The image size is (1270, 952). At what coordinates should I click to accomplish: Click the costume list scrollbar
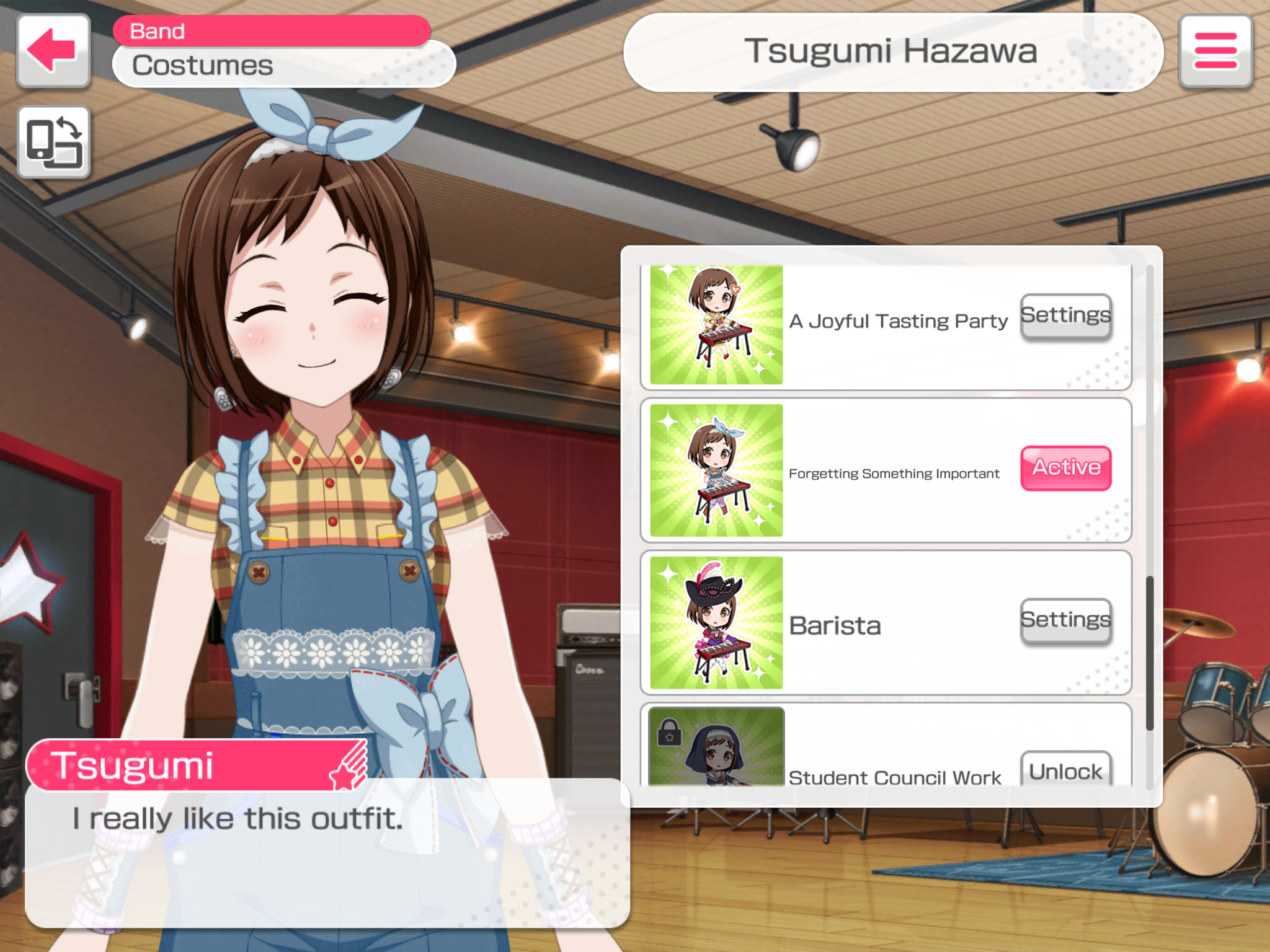[x=1149, y=652]
